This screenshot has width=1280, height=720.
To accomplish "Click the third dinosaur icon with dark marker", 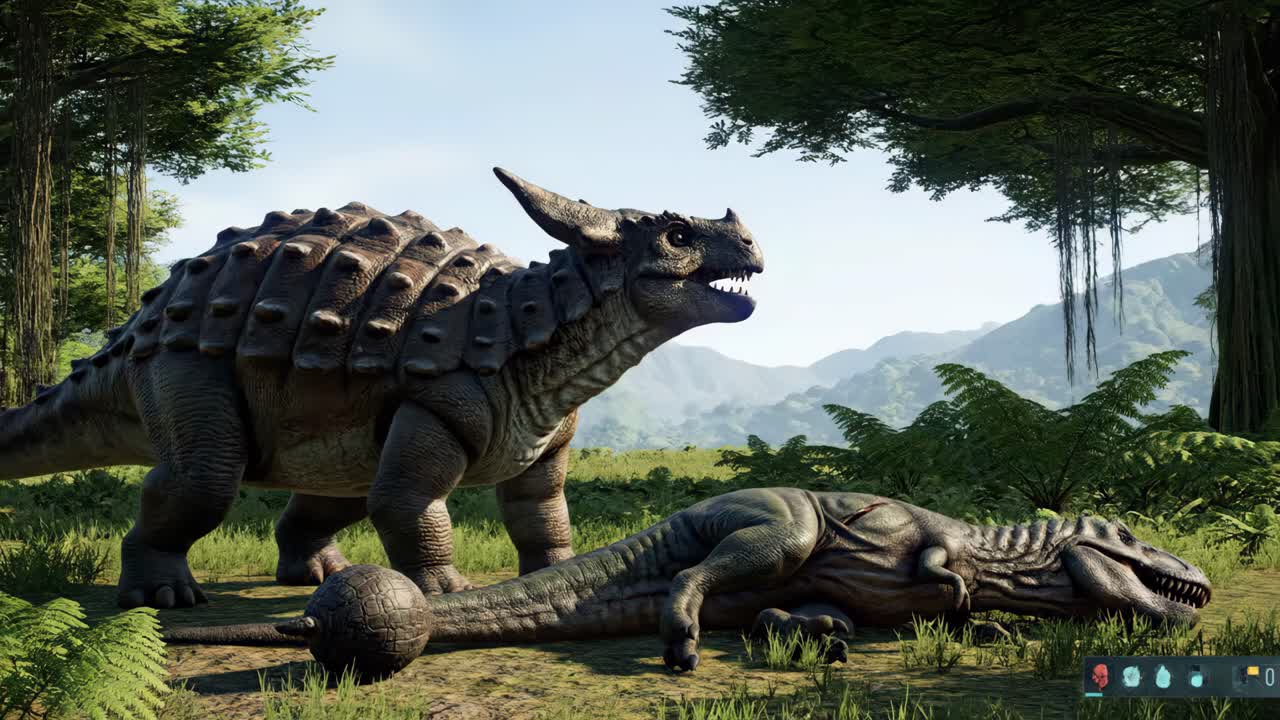I will (1197, 674).
